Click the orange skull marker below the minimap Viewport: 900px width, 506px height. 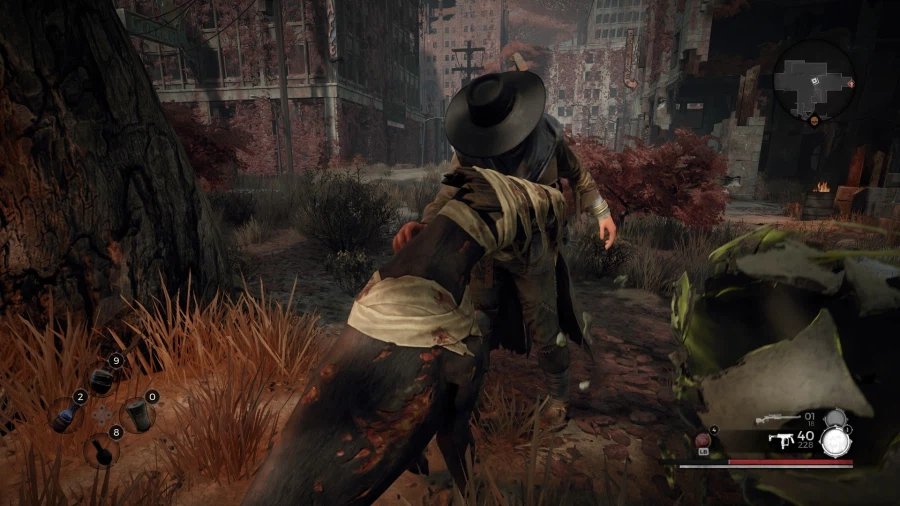point(813,120)
